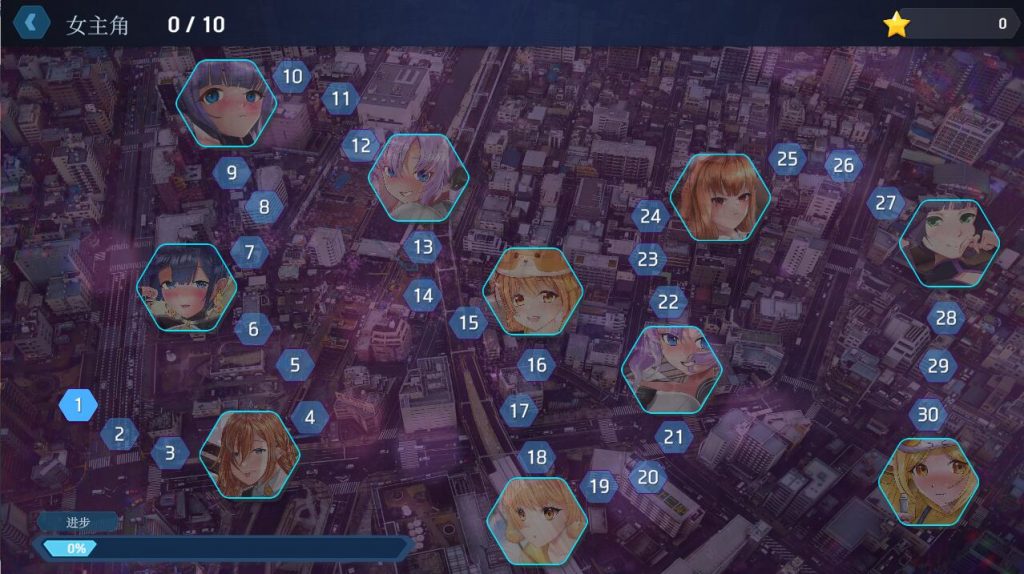
Task: Click level node 13
Action: click(x=423, y=246)
